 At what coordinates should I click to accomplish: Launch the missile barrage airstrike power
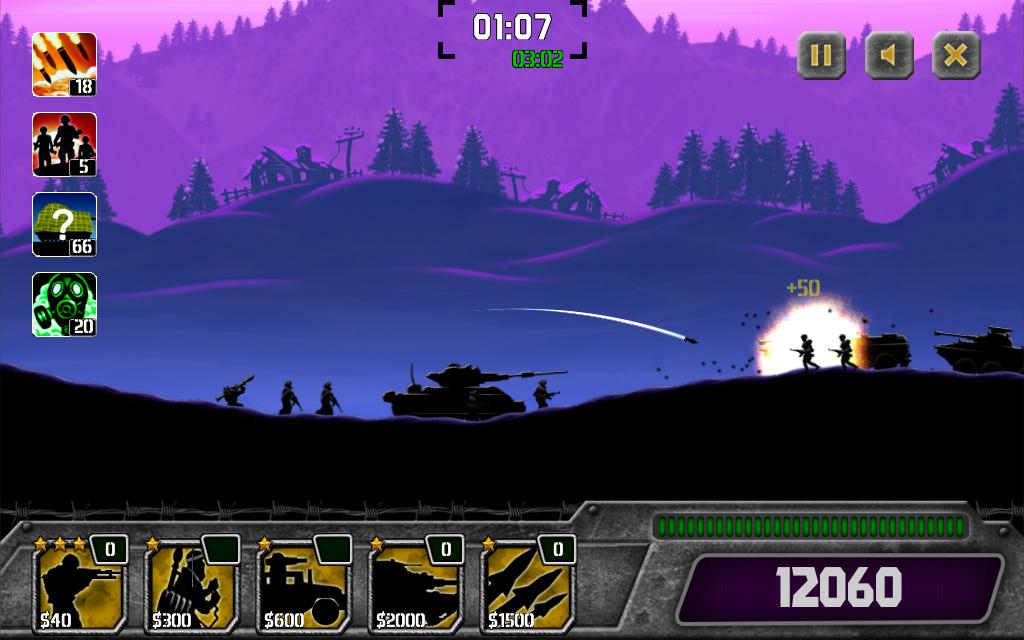tap(64, 64)
